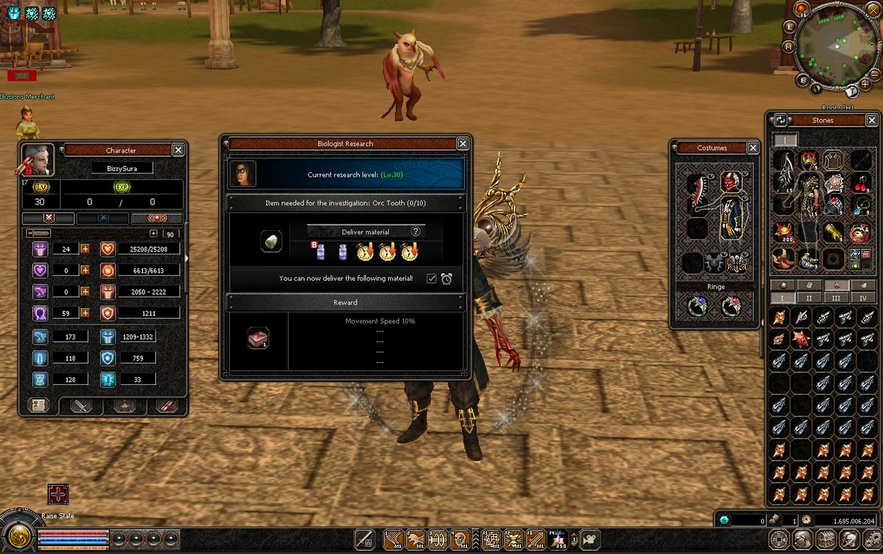Viewport: 883px width, 554px height.
Task: Close the Costumes window
Action: (753, 148)
